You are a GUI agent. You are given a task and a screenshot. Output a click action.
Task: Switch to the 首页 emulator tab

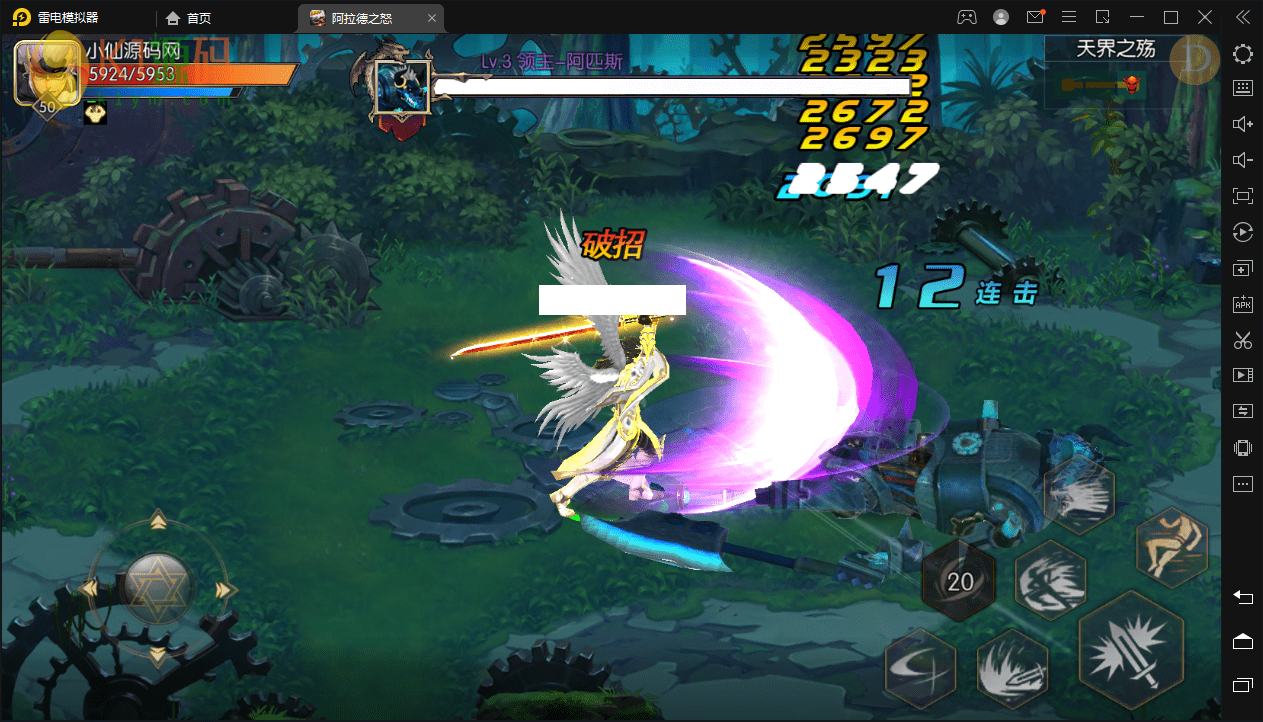[189, 17]
